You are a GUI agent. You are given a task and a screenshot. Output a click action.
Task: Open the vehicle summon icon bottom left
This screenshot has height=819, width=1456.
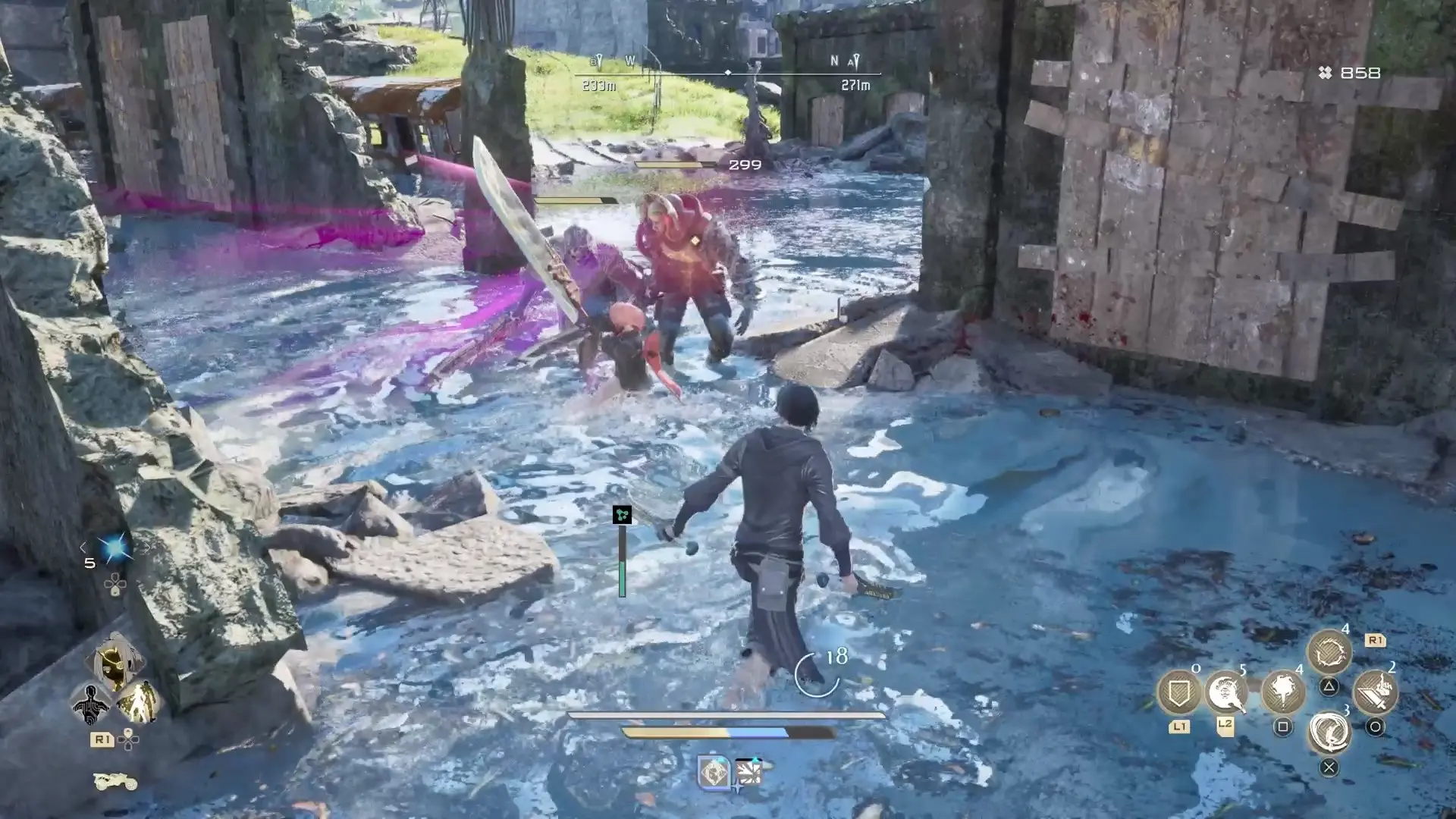(114, 781)
